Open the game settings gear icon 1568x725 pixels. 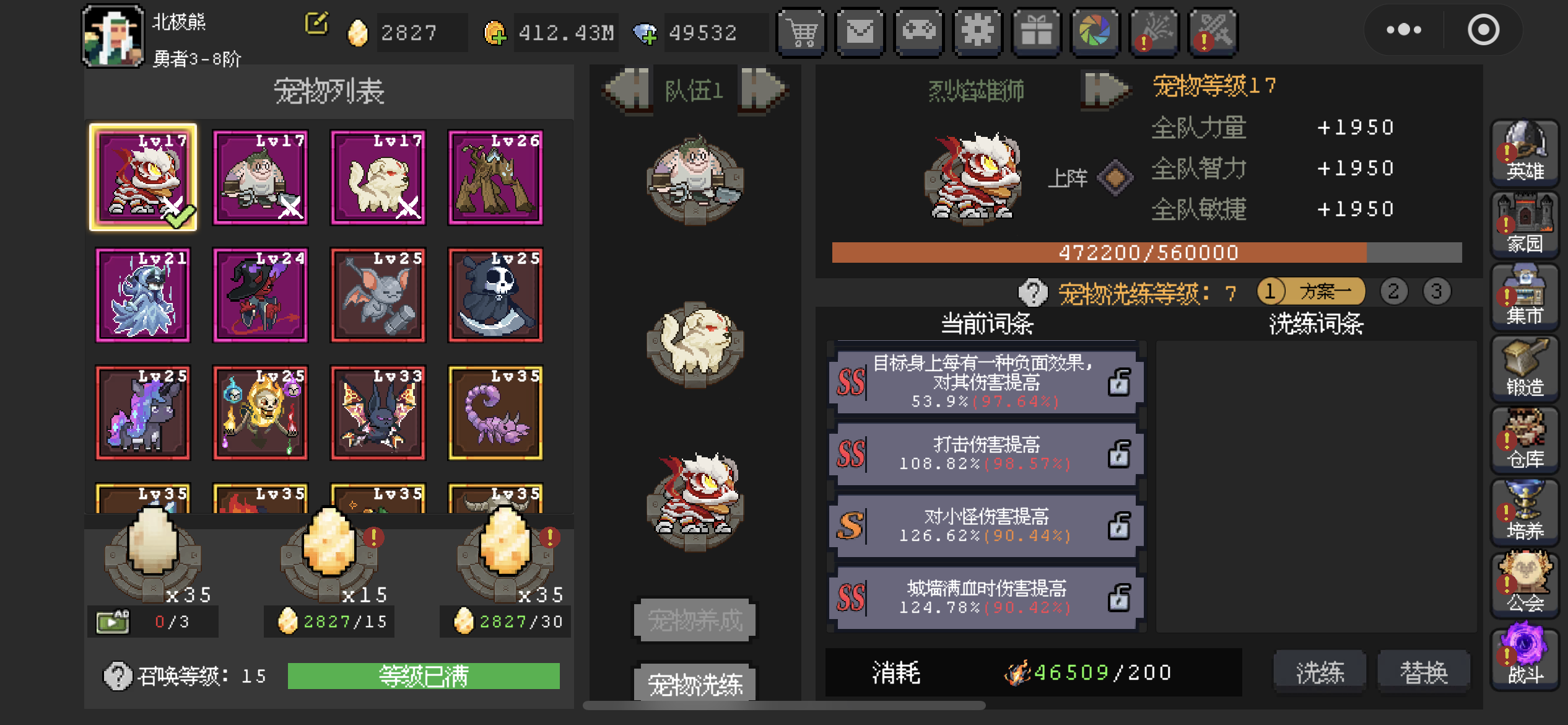[x=978, y=32]
